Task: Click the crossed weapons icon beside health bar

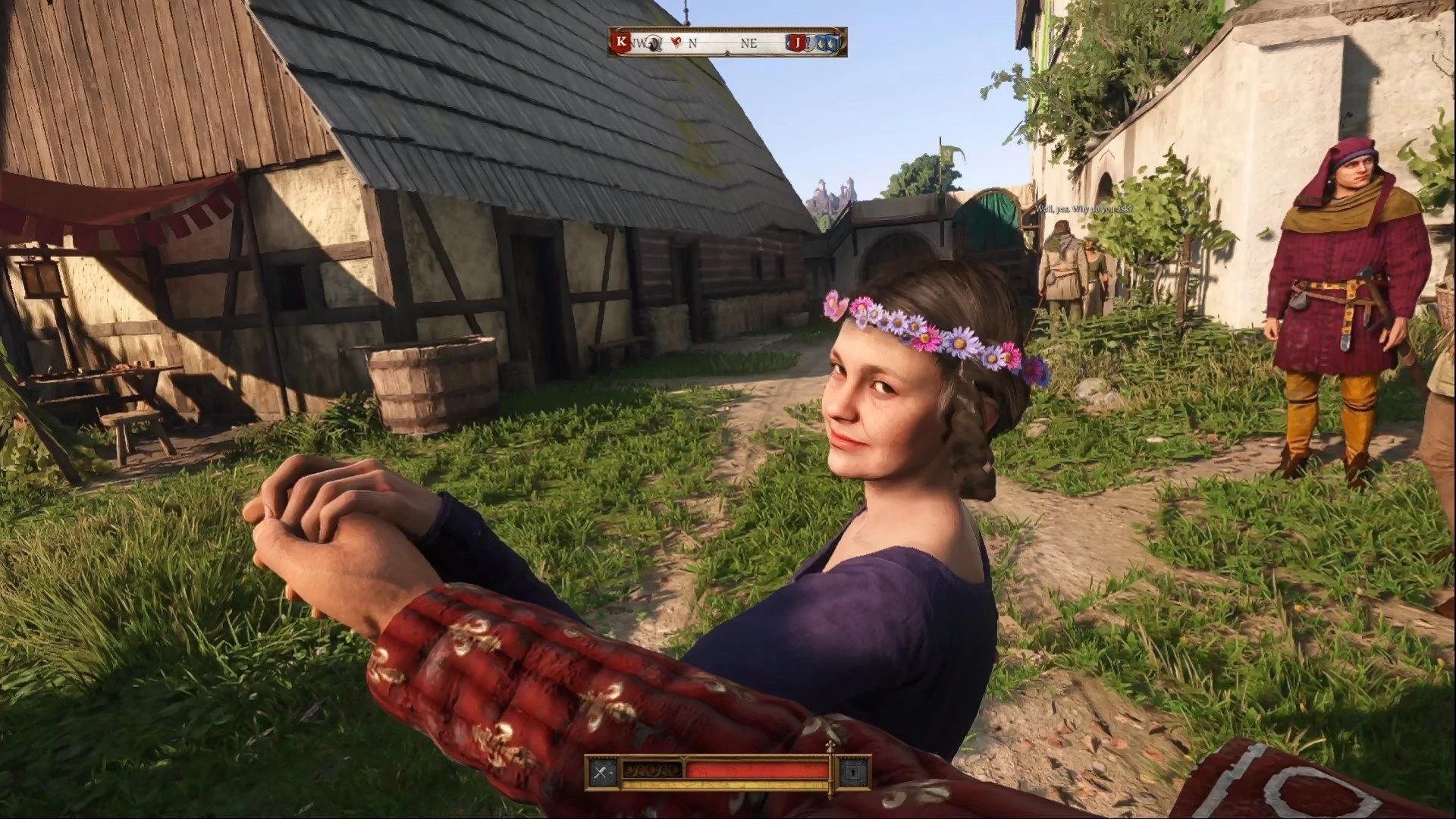Action: point(602,773)
